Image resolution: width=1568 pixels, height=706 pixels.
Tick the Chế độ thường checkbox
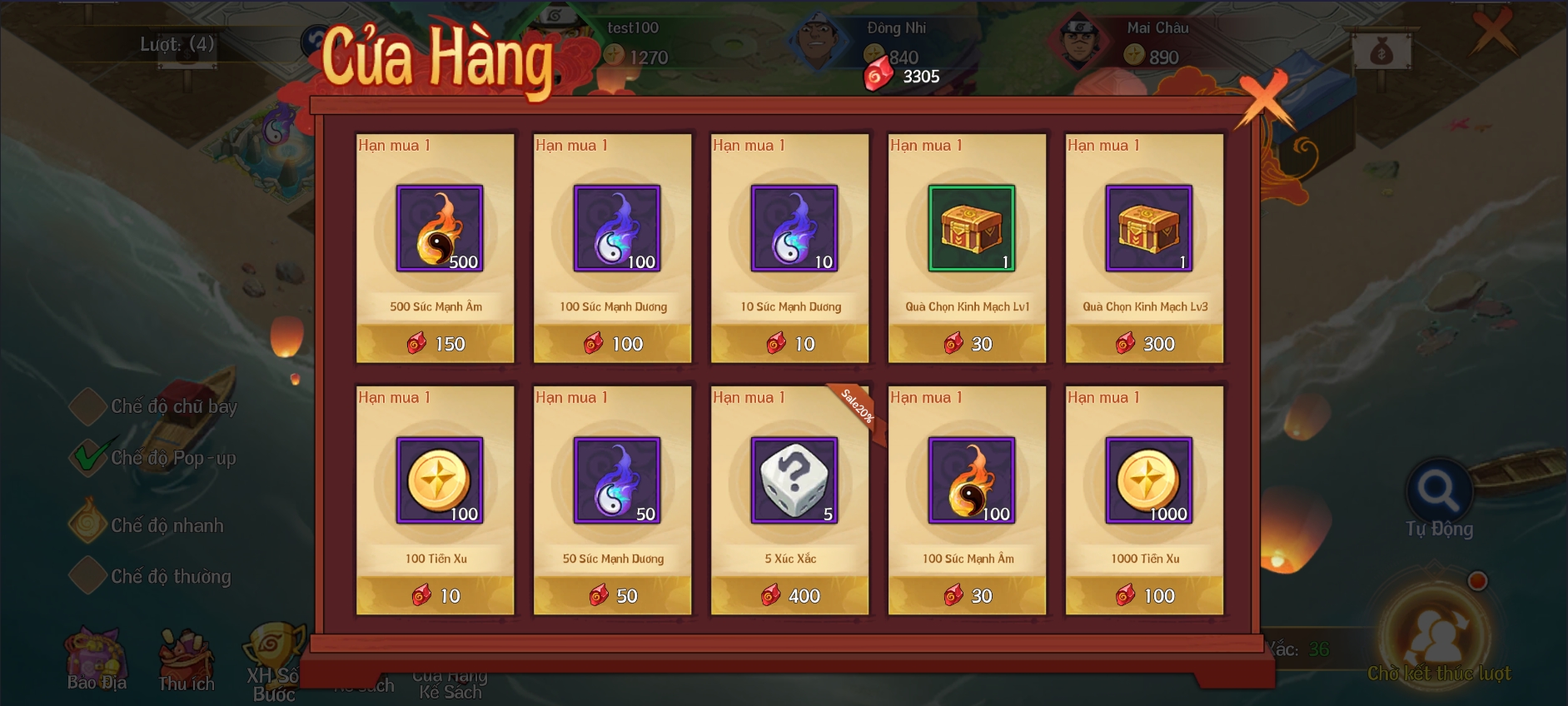point(88,576)
